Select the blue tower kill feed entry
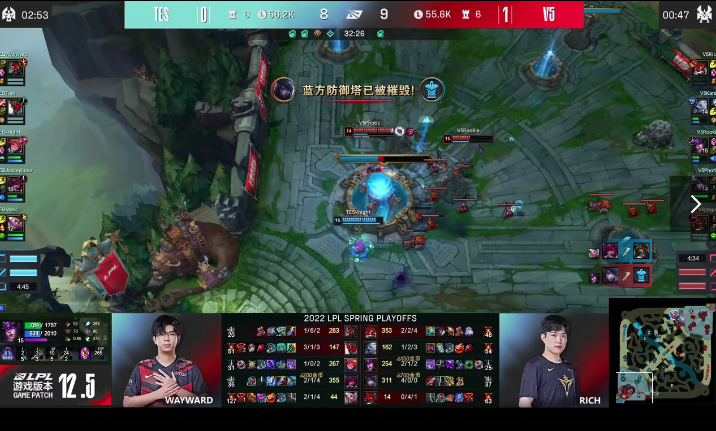 (x=623, y=250)
